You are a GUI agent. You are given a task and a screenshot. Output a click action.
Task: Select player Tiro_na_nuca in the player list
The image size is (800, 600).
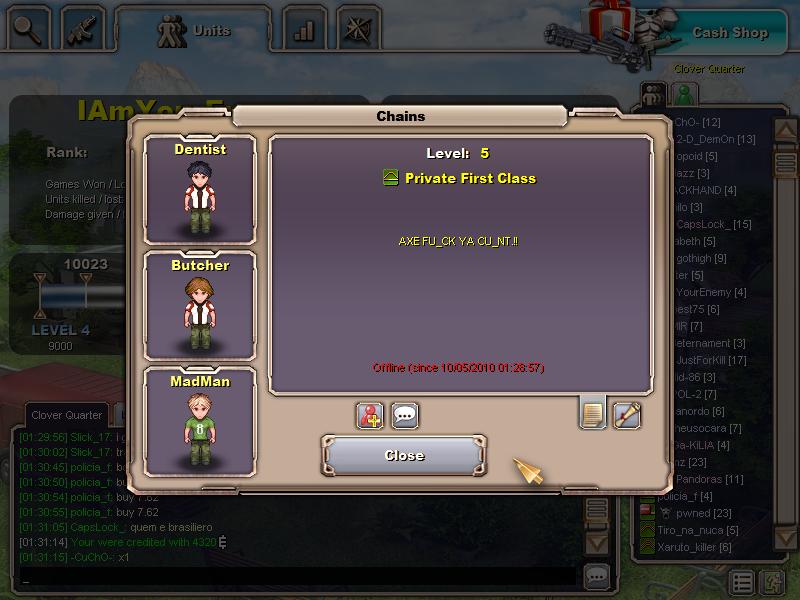(697, 530)
